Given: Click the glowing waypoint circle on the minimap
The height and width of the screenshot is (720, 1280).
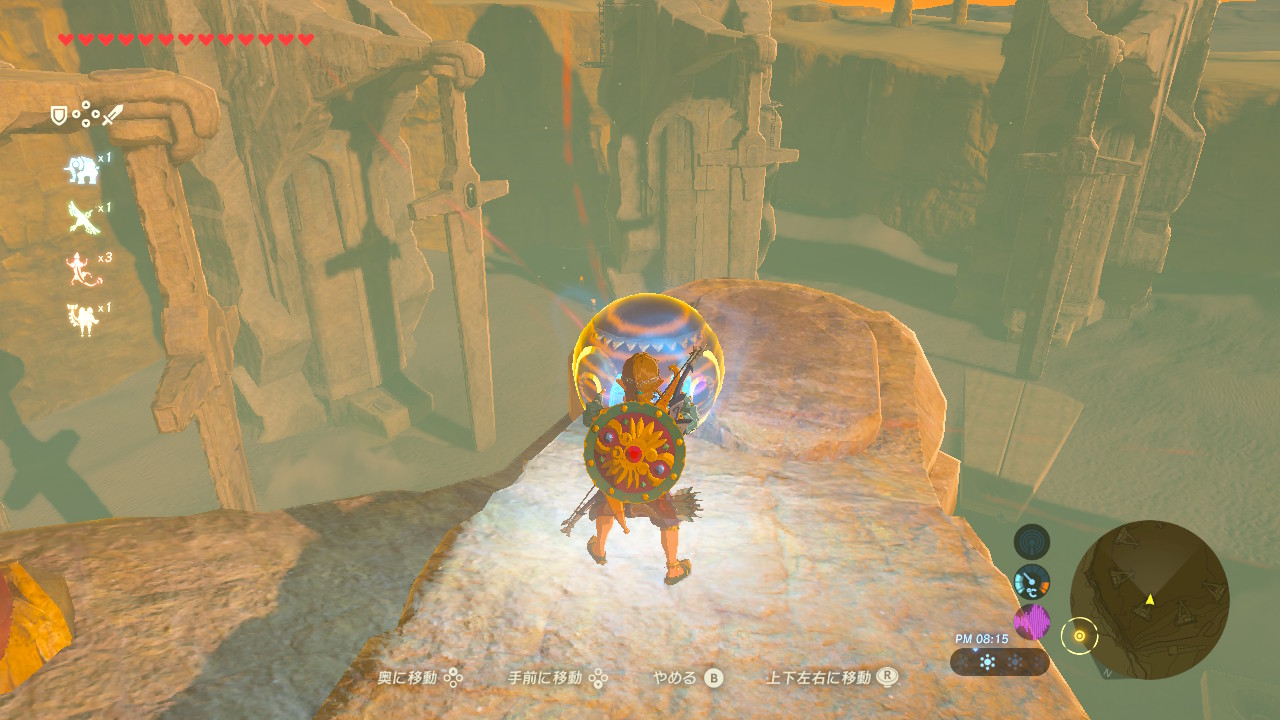Looking at the screenshot, I should tap(1080, 636).
